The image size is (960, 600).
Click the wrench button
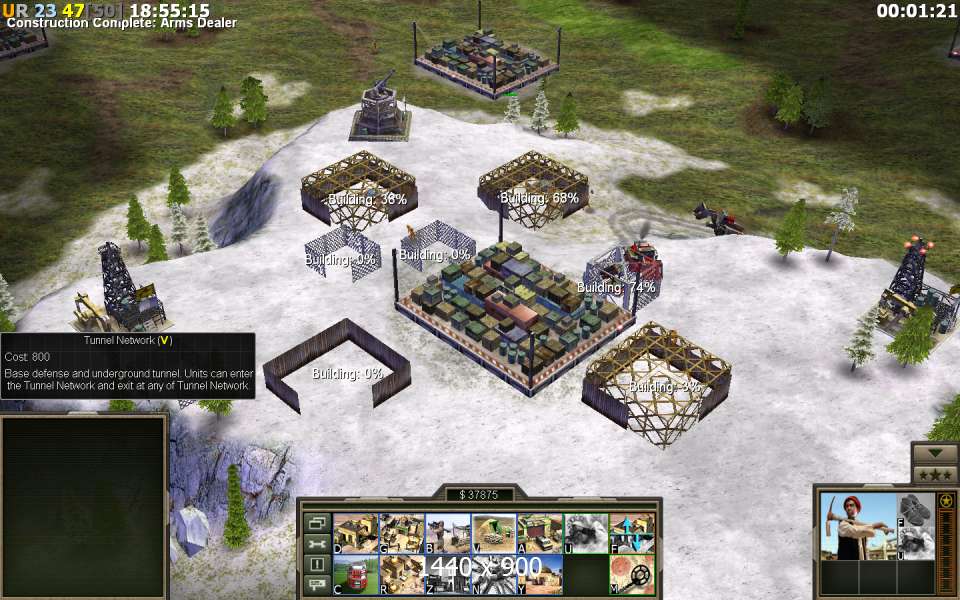pyautogui.click(x=317, y=544)
